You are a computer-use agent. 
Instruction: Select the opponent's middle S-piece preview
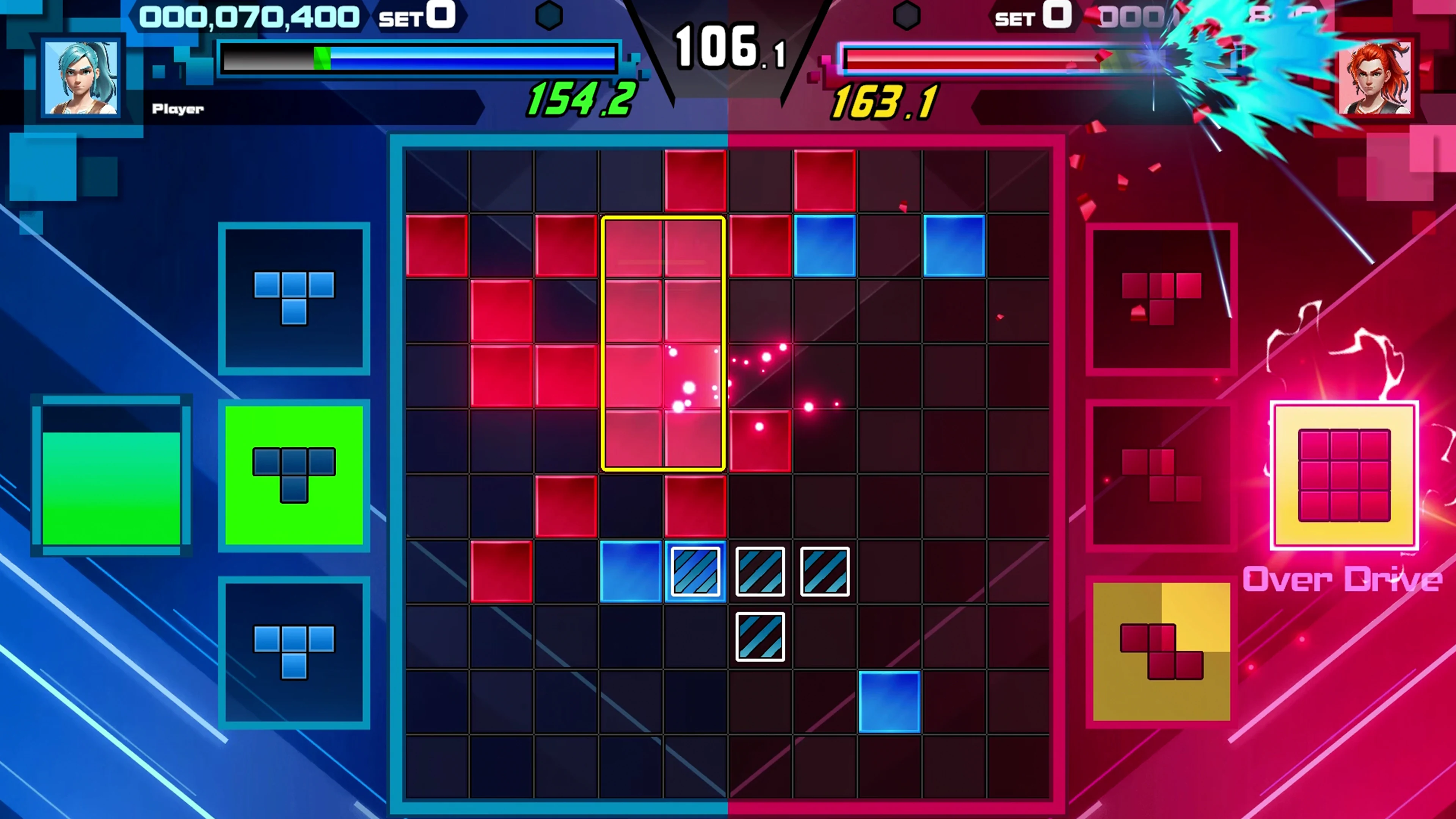pyautogui.click(x=1161, y=475)
